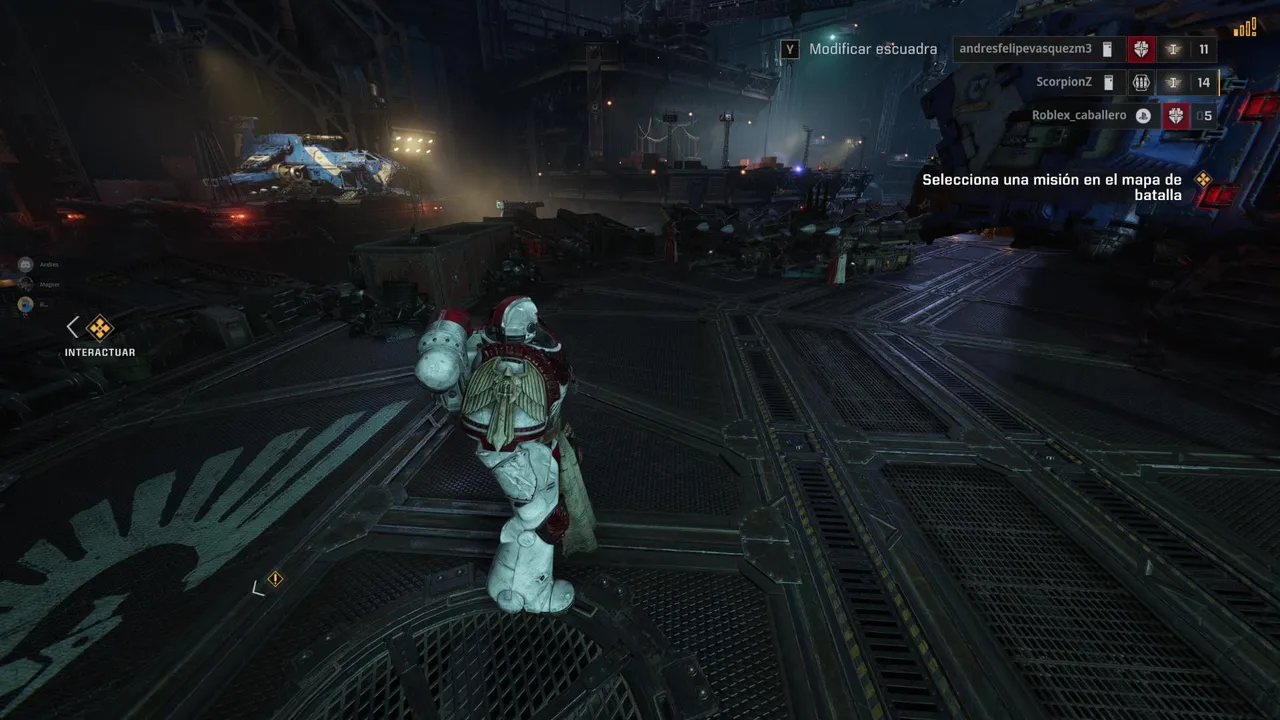Select the Modificar escuadra option
Screen dimensions: 1280x720
[x=872, y=49]
